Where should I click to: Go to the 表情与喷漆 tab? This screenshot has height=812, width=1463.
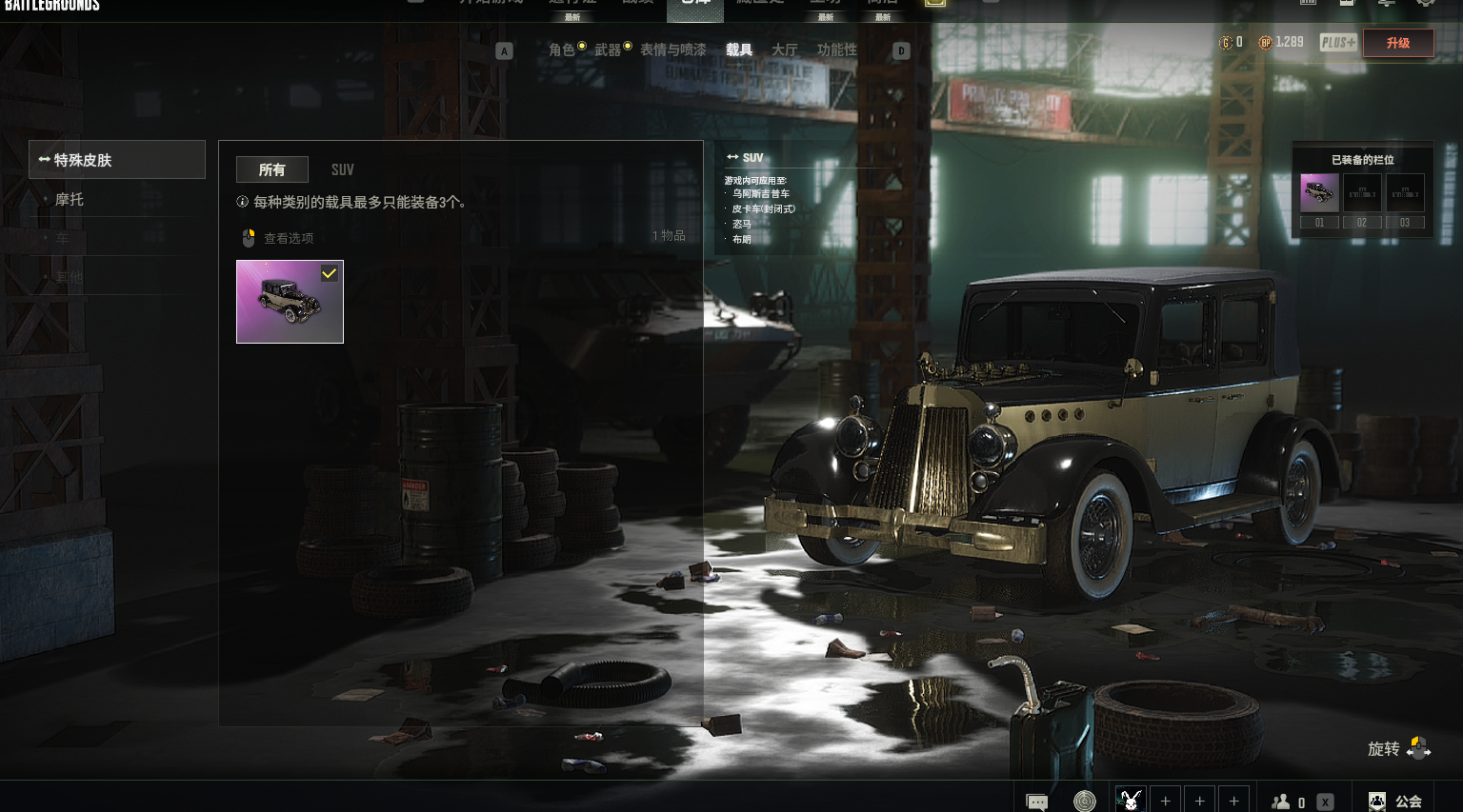click(x=673, y=50)
